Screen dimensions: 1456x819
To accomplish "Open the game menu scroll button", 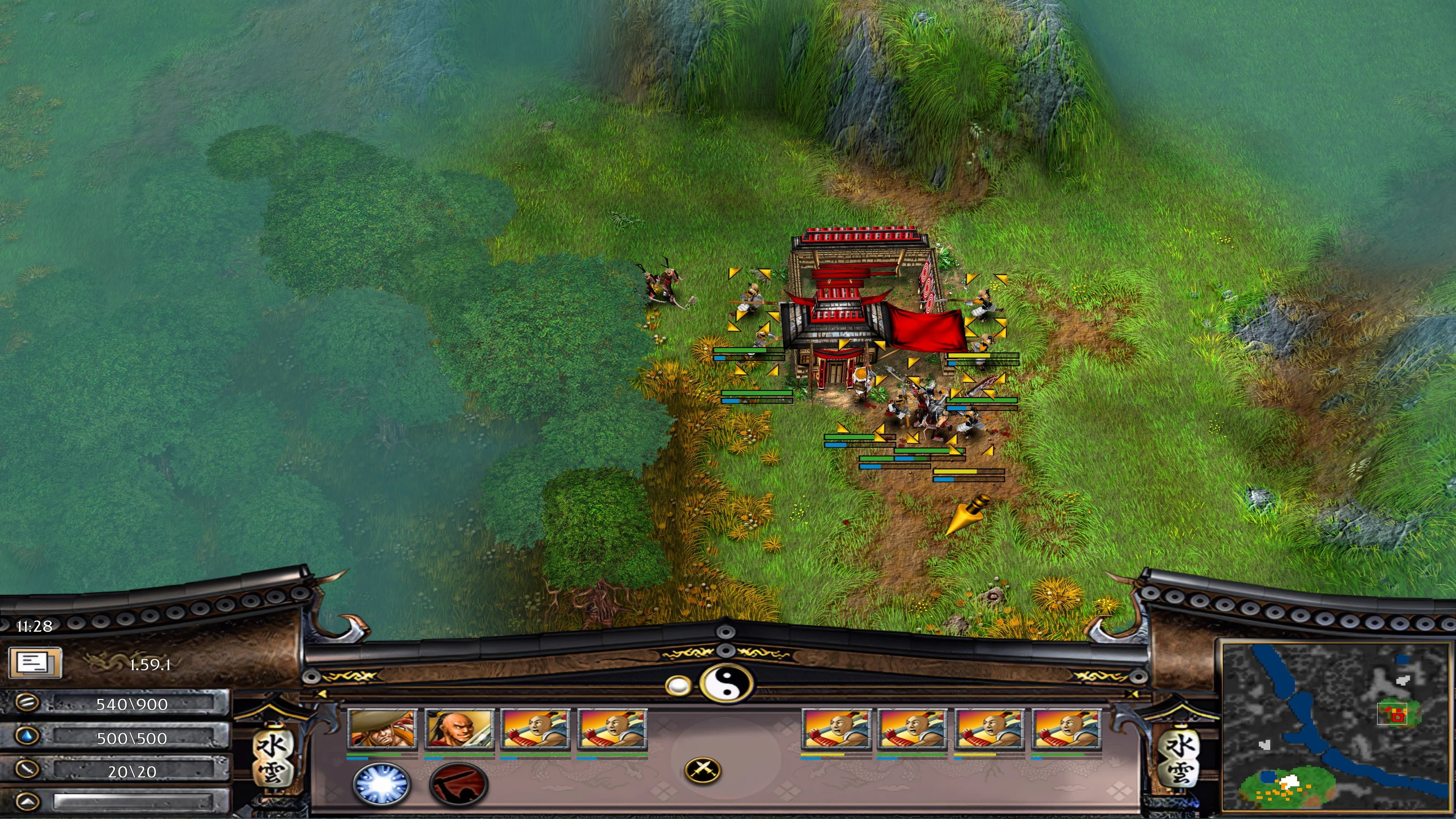I will (x=35, y=662).
